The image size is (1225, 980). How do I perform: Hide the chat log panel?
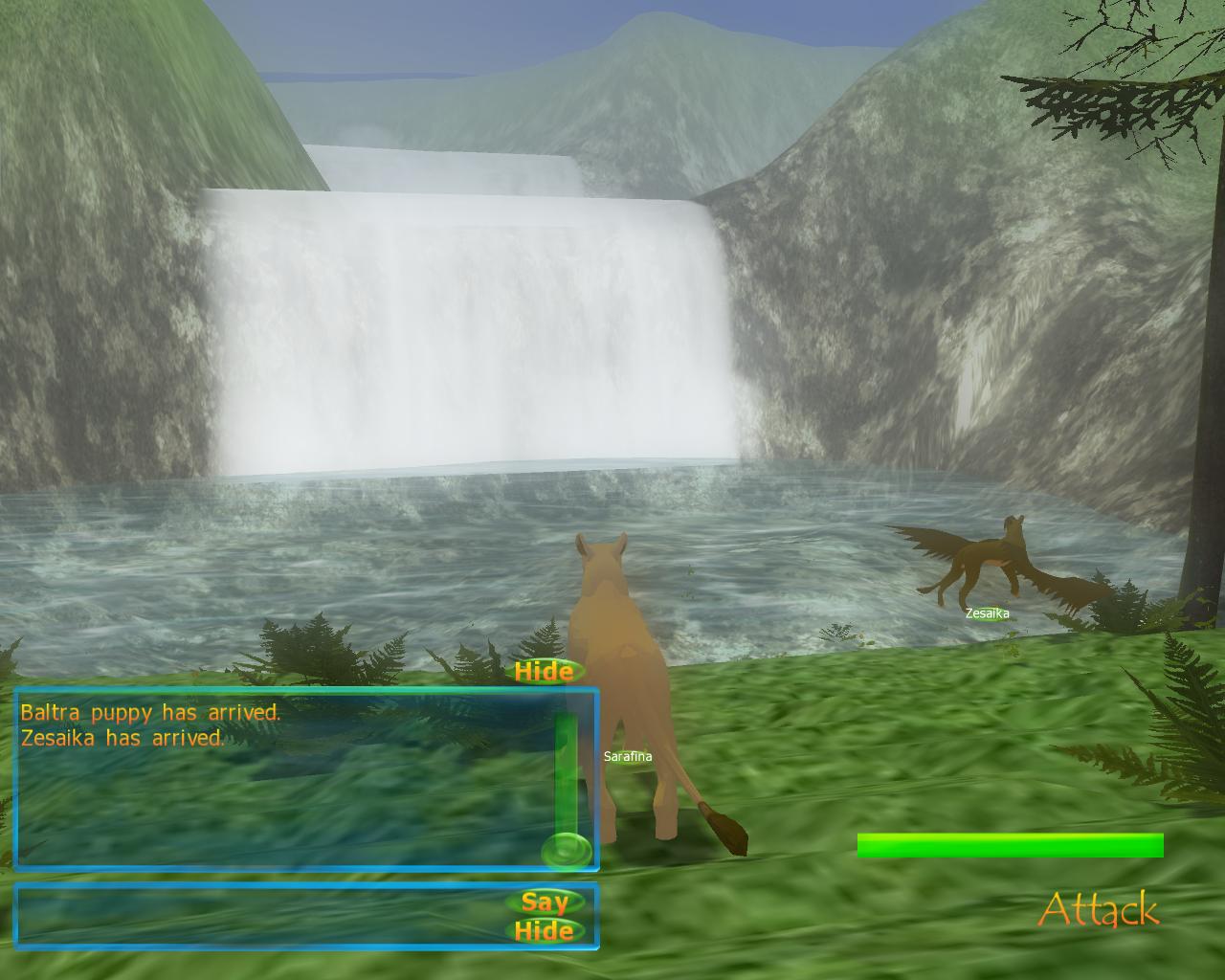click(x=544, y=672)
